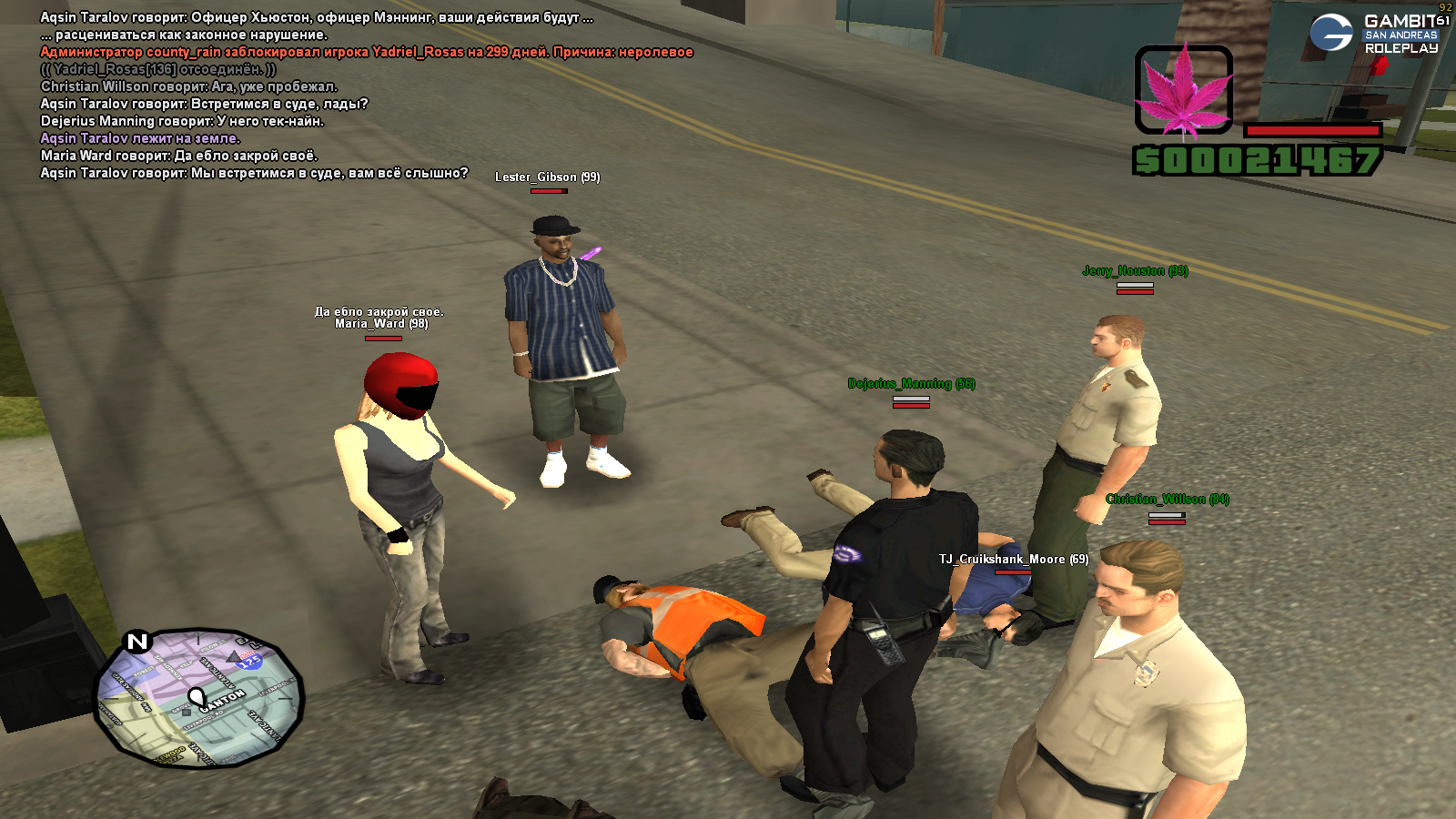Viewport: 1456px width, 819px height.
Task: Select the Lester_Gibson player nametag
Action: point(547,177)
